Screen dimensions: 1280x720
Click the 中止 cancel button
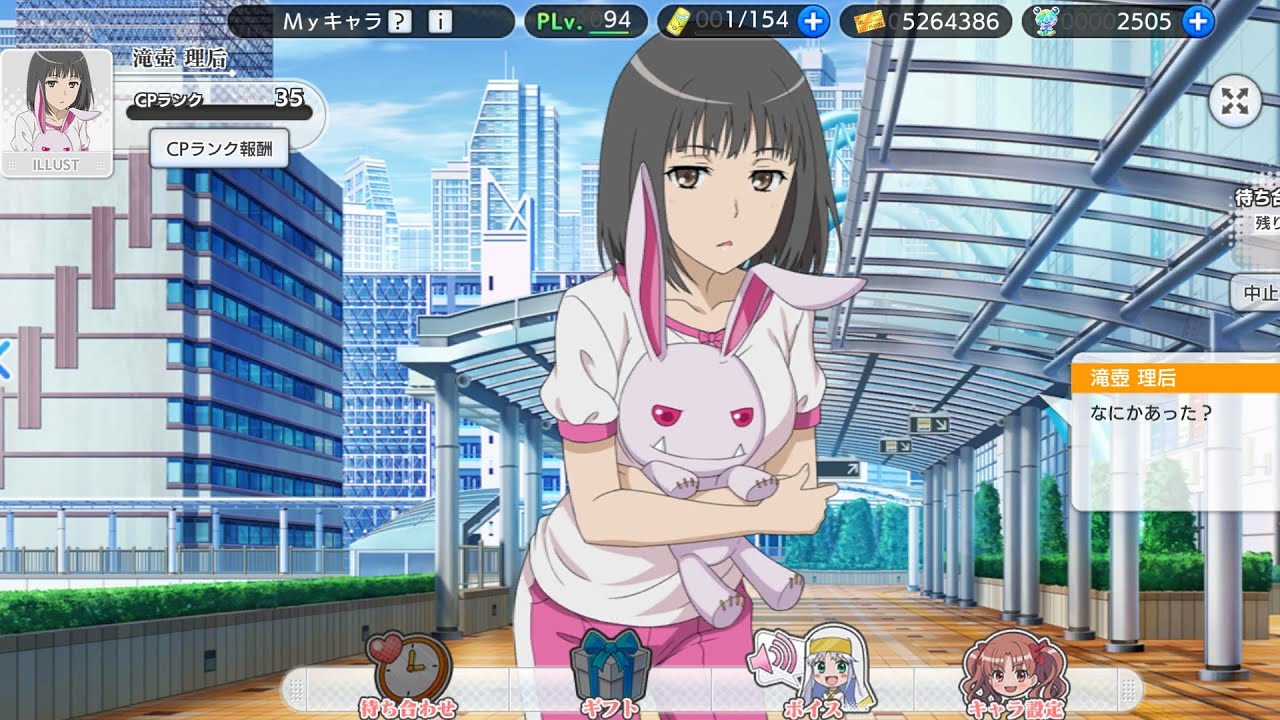click(x=1258, y=293)
